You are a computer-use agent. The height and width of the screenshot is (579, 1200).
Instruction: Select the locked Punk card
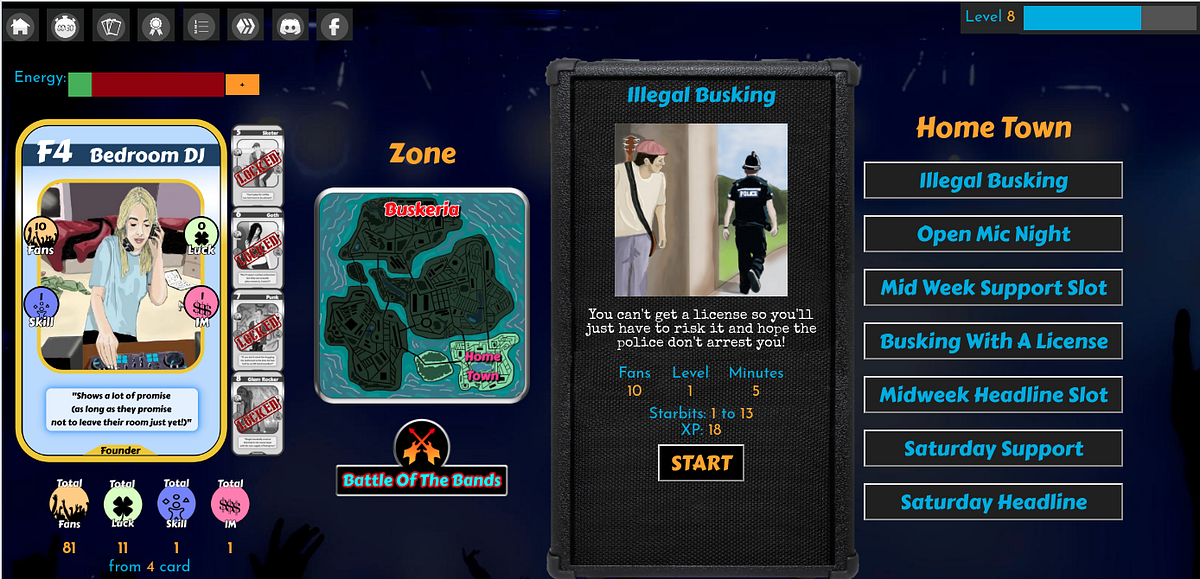257,329
